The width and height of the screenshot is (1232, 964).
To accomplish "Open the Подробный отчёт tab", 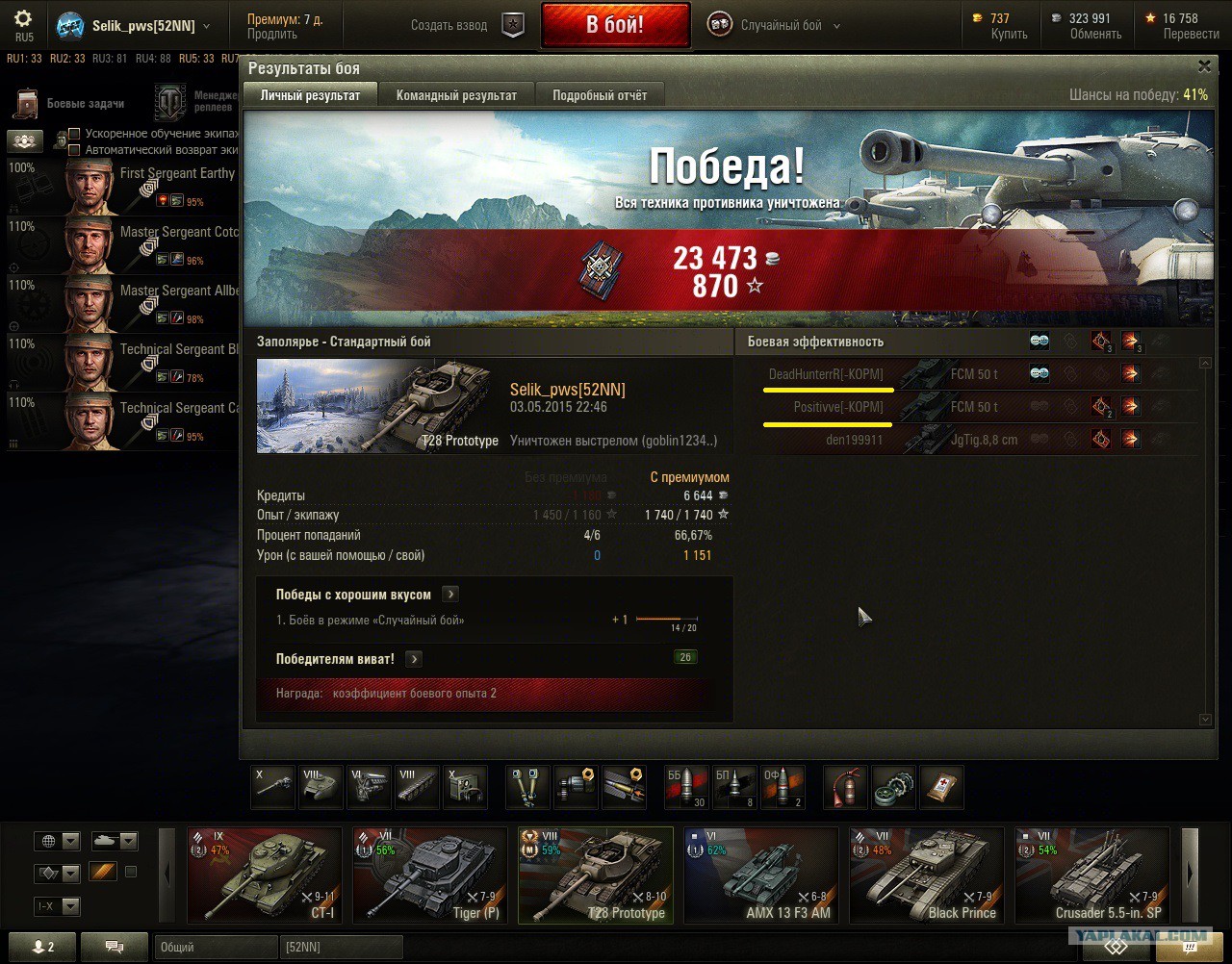I will point(600,95).
